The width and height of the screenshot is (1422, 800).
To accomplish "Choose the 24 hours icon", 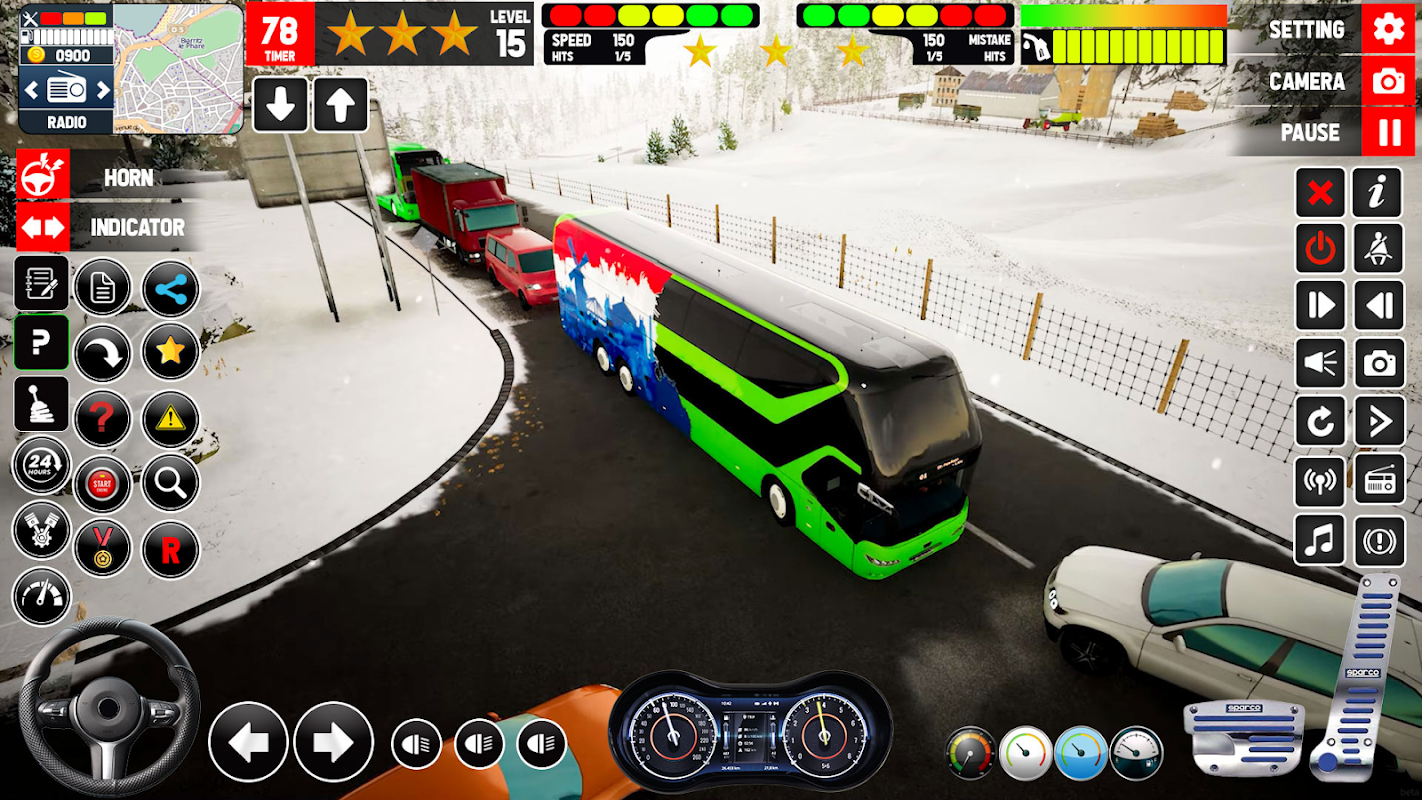I will [x=41, y=464].
